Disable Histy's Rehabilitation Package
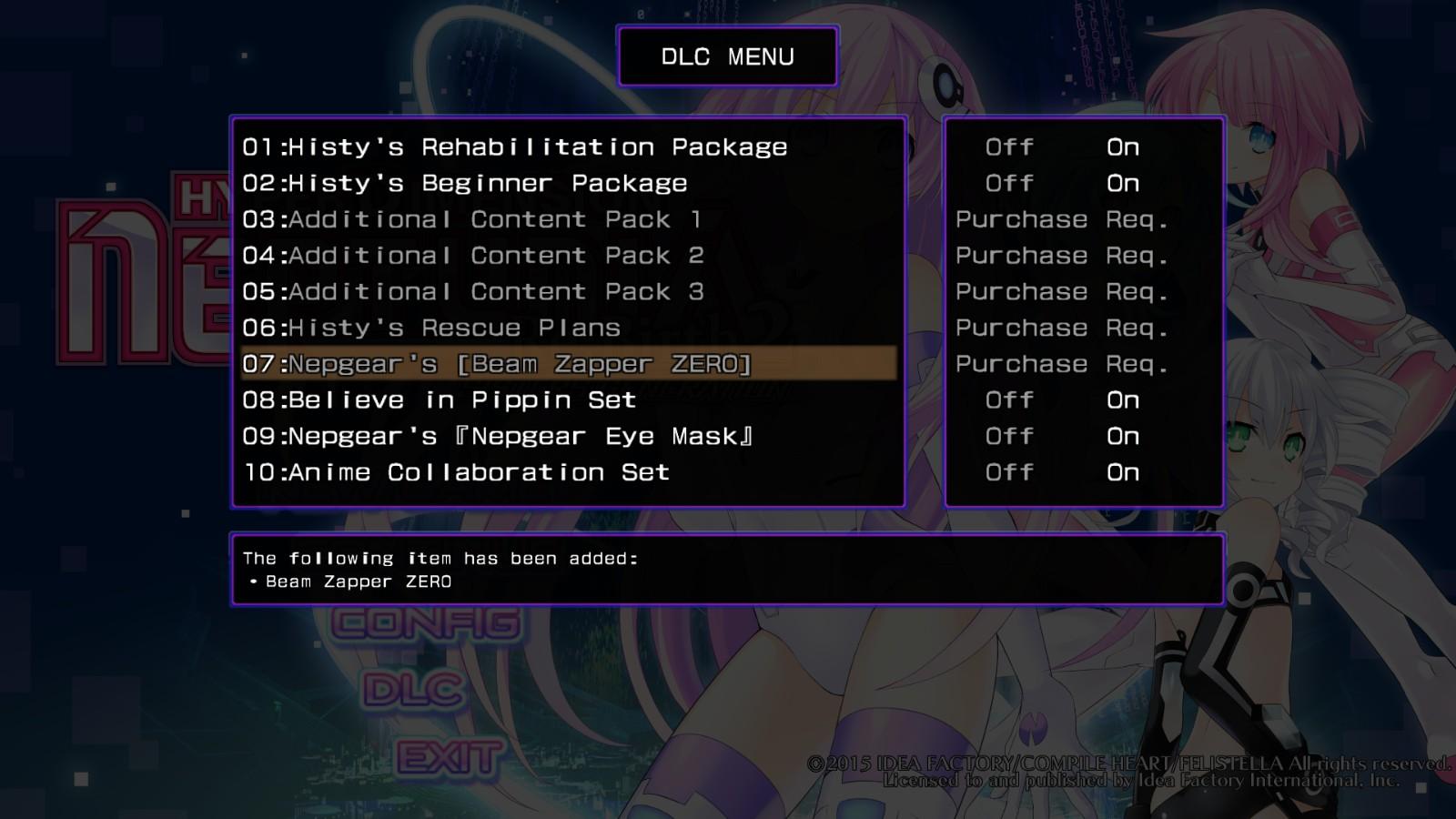Image resolution: width=1456 pixels, height=819 pixels. pyautogui.click(x=1009, y=147)
